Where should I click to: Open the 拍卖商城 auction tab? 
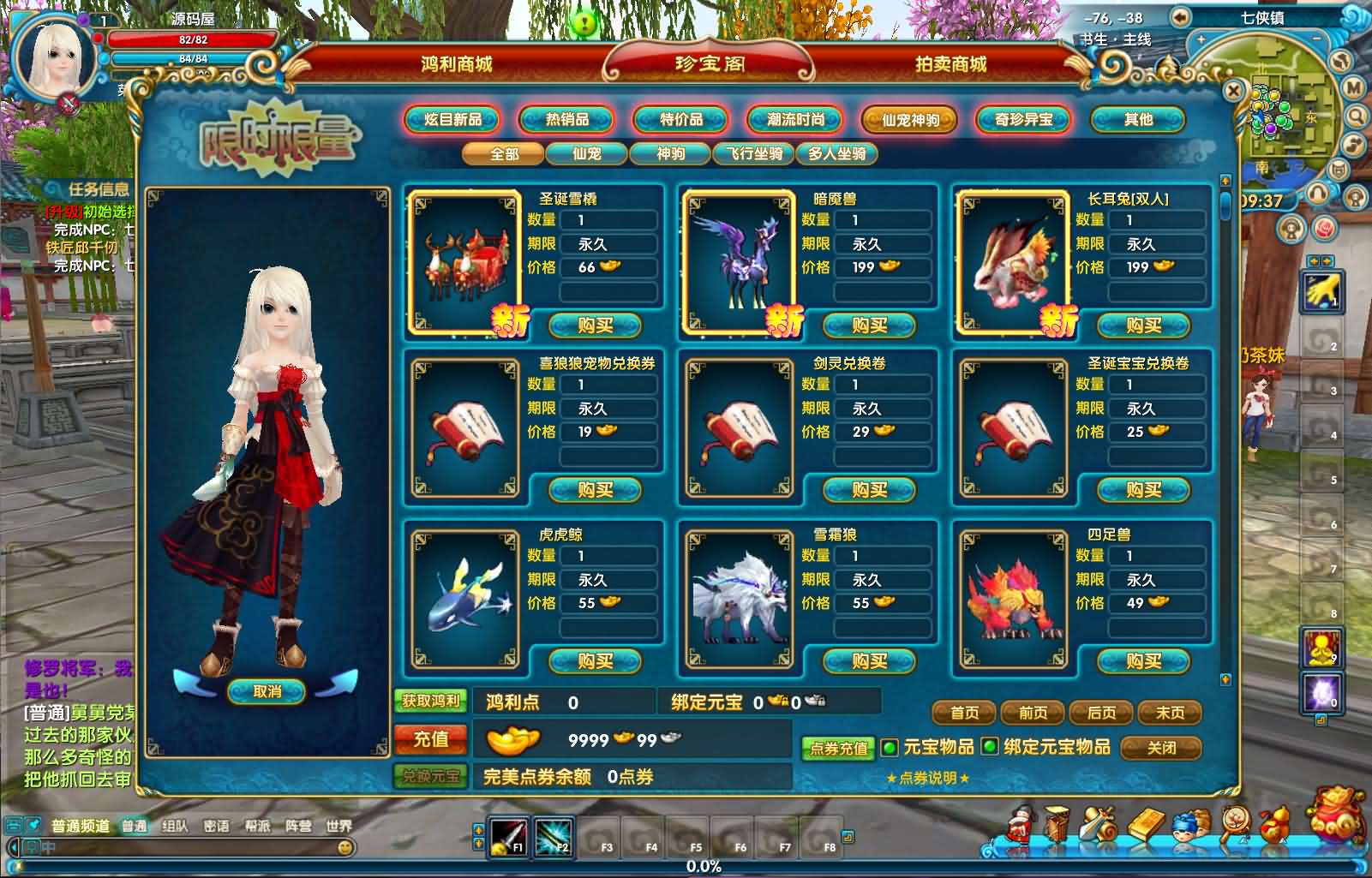950,64
